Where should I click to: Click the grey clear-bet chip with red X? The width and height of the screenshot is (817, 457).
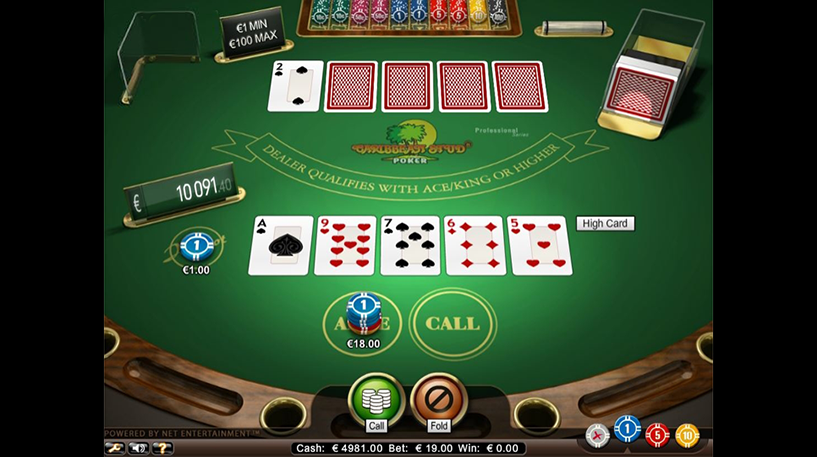[597, 435]
